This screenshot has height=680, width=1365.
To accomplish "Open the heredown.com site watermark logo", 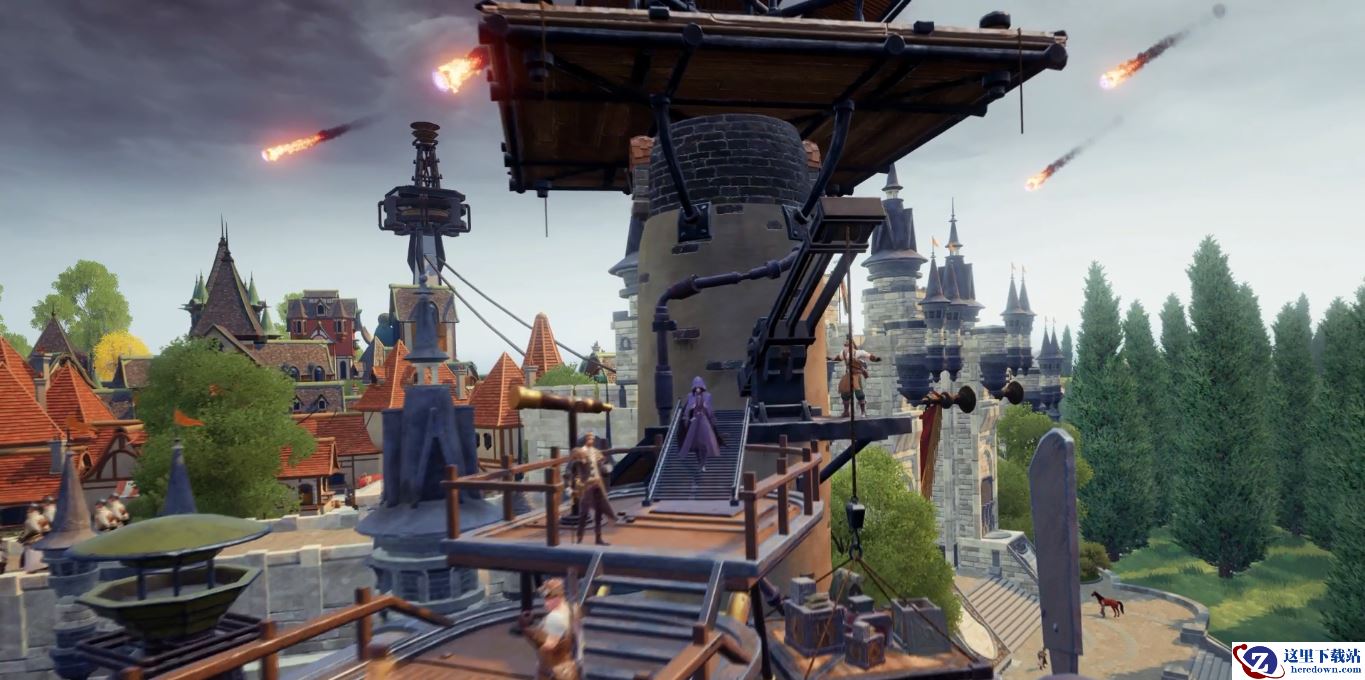I will coord(1297,660).
